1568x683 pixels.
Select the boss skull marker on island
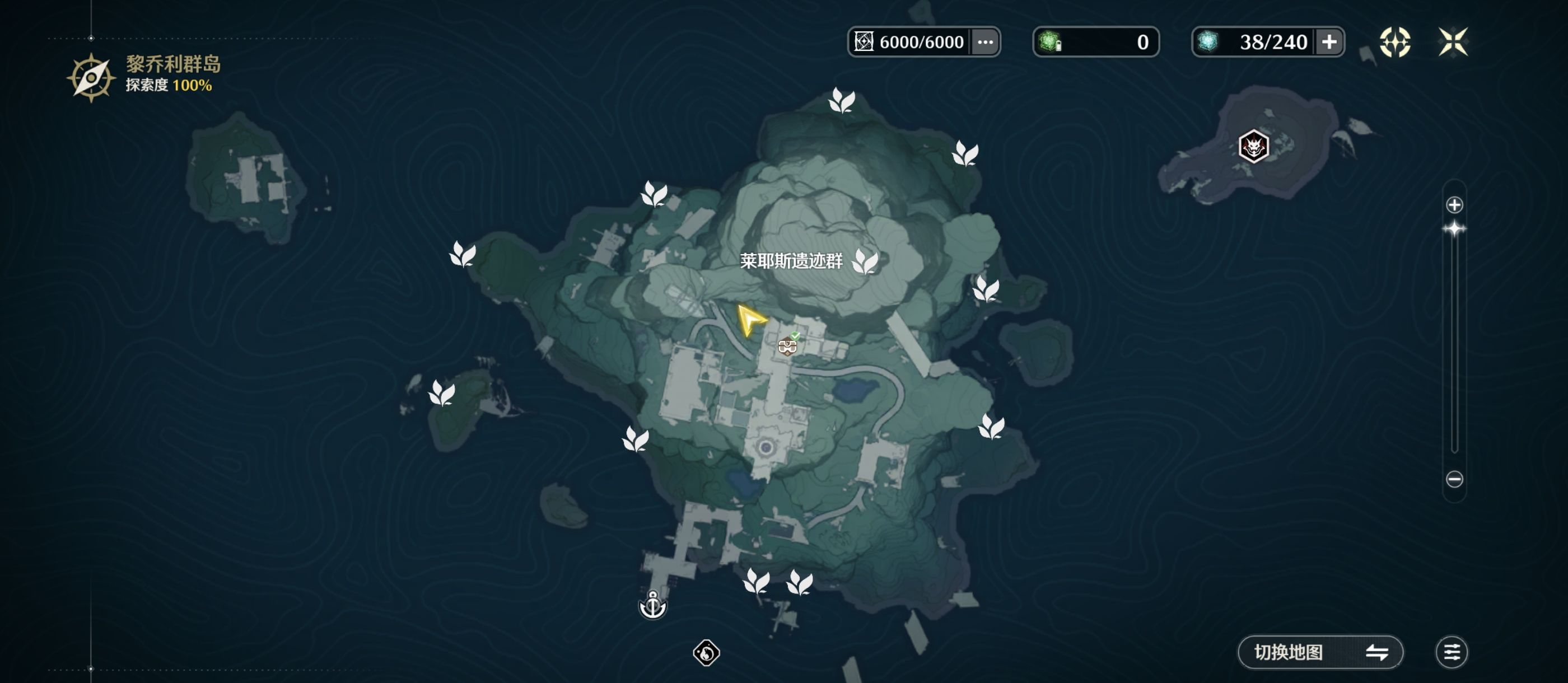[x=1253, y=147]
